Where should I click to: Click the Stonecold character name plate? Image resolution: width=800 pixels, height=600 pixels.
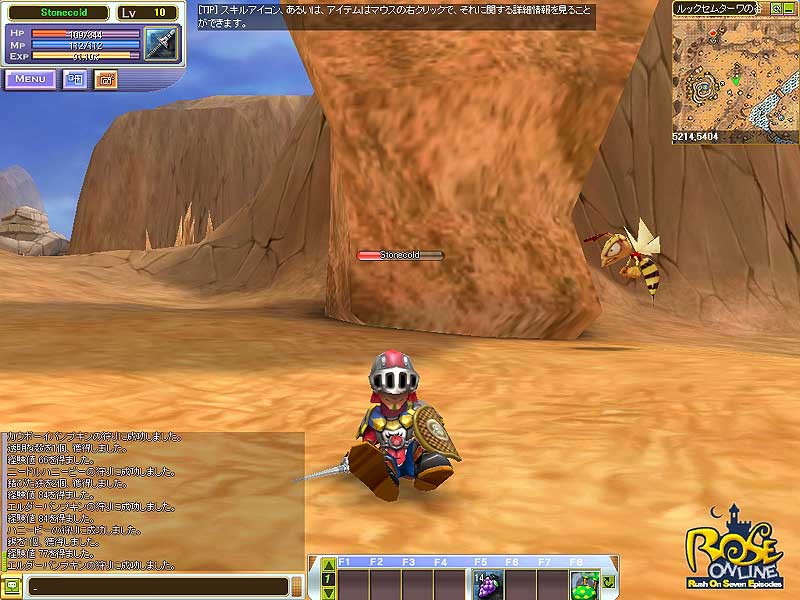coord(400,255)
